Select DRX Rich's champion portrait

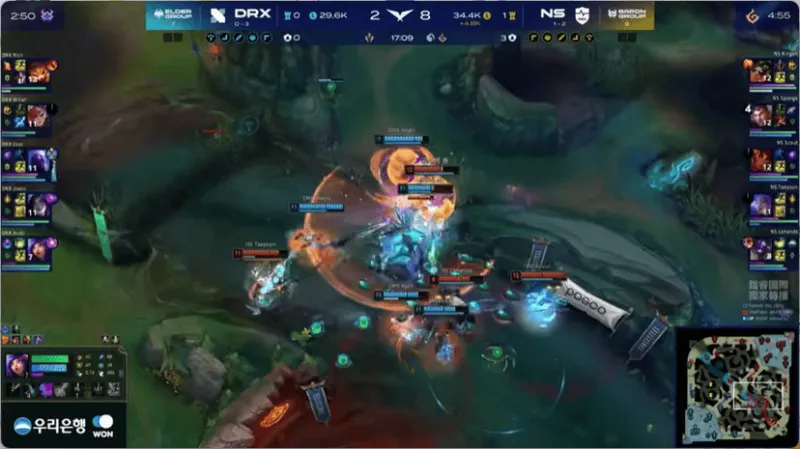42,70
